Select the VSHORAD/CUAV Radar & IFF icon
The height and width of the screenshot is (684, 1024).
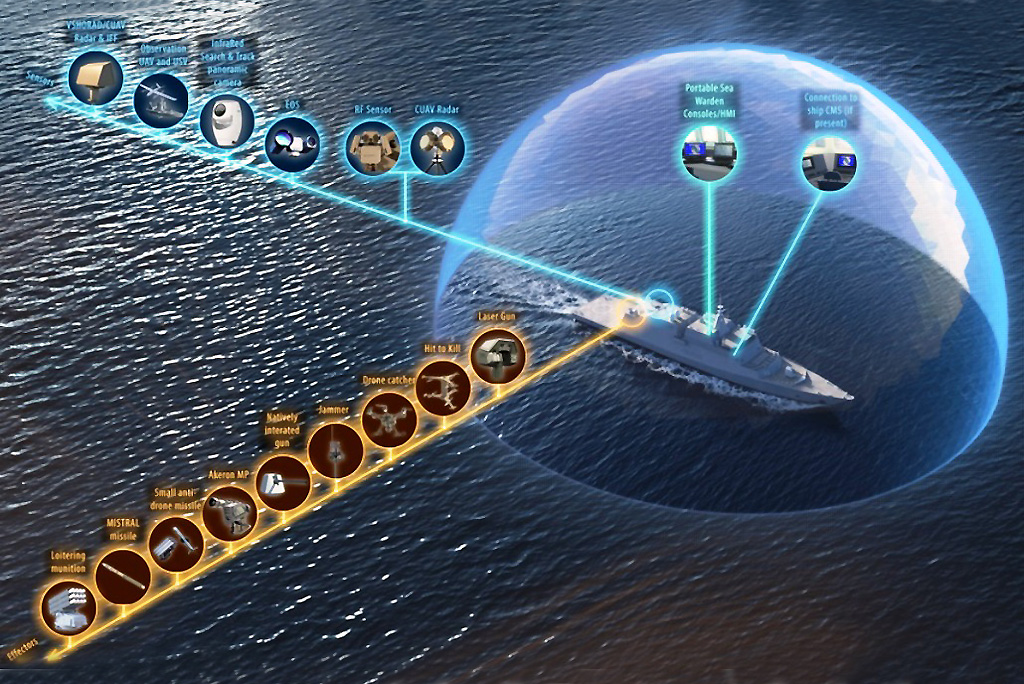(x=95, y=76)
